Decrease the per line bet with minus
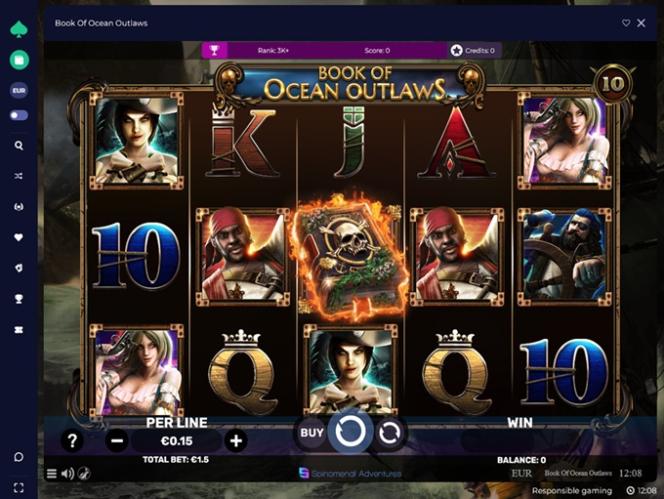 [116, 440]
